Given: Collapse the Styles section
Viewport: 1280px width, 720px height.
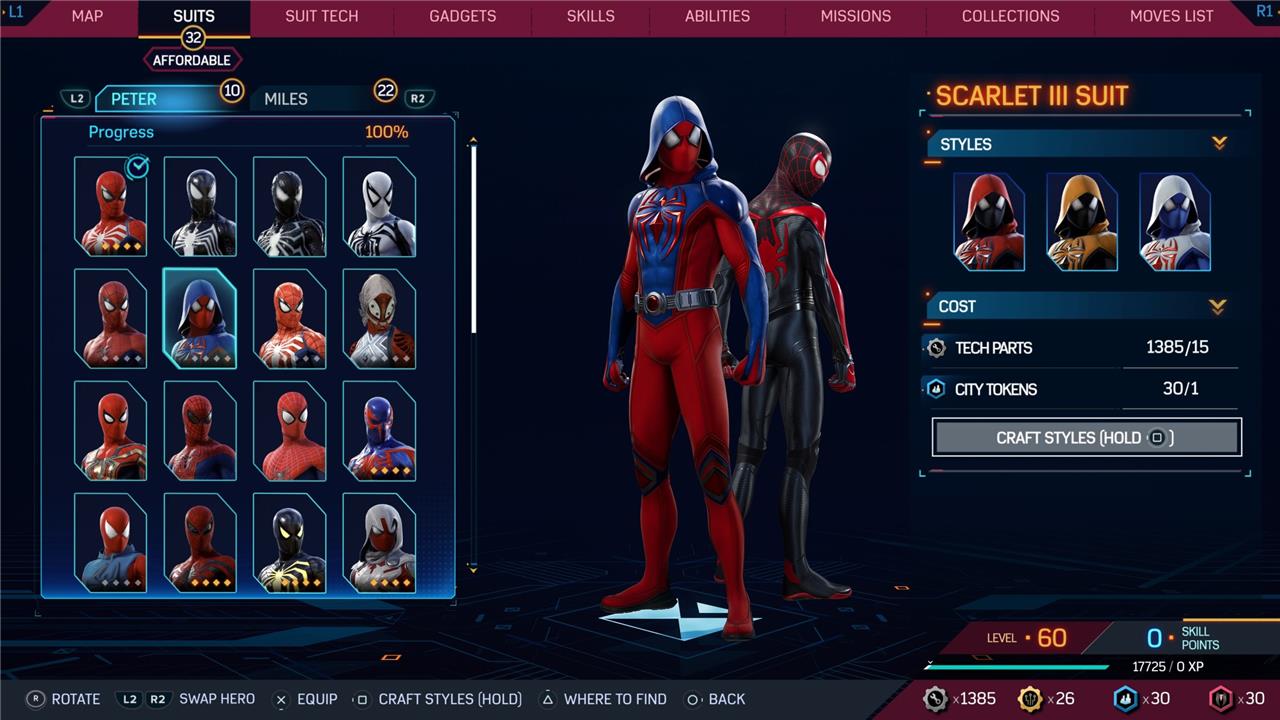Looking at the screenshot, I should (1219, 144).
